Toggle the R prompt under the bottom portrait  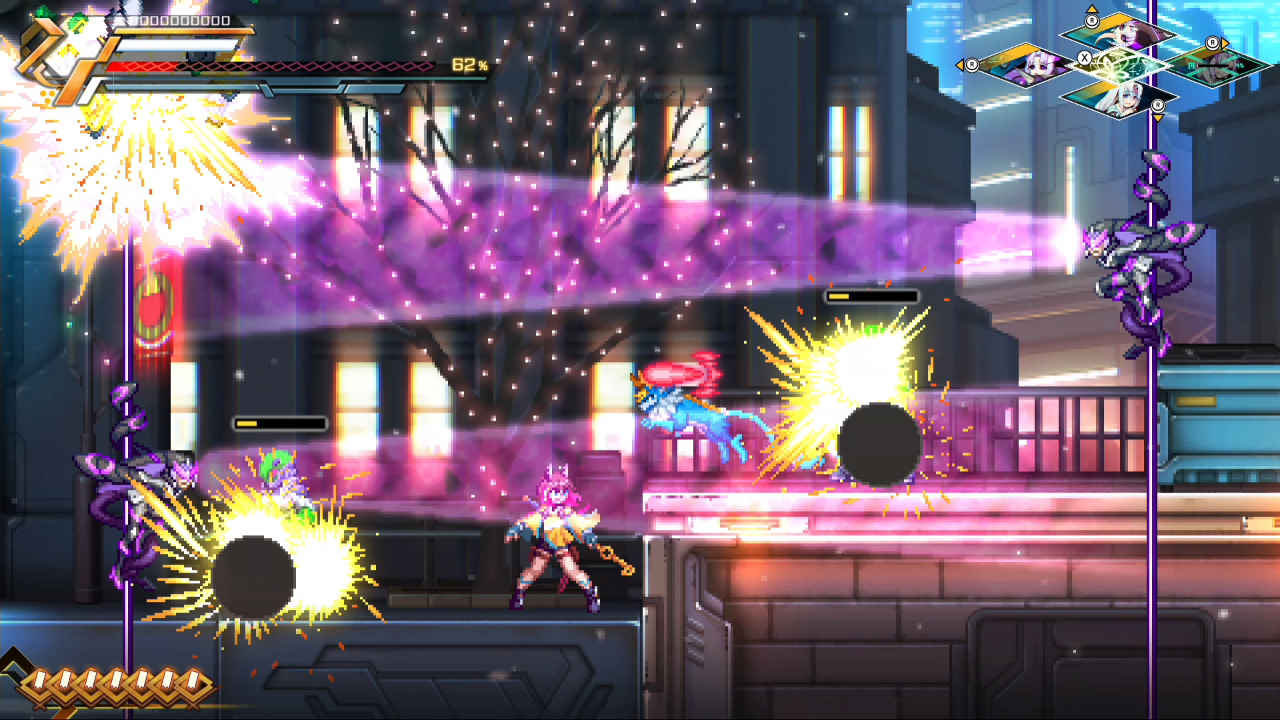(1157, 105)
